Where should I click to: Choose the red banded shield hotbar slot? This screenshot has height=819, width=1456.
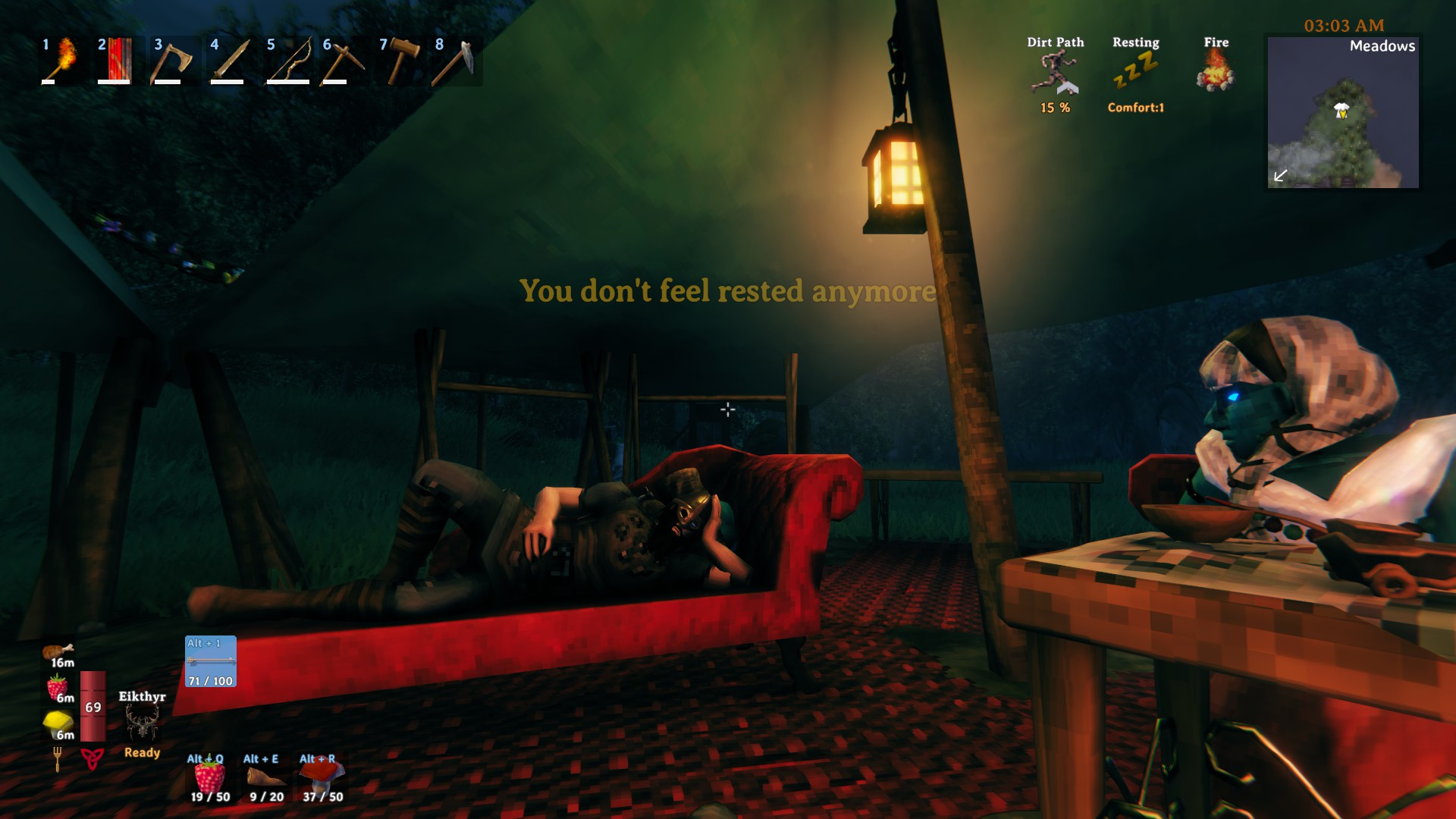click(115, 60)
